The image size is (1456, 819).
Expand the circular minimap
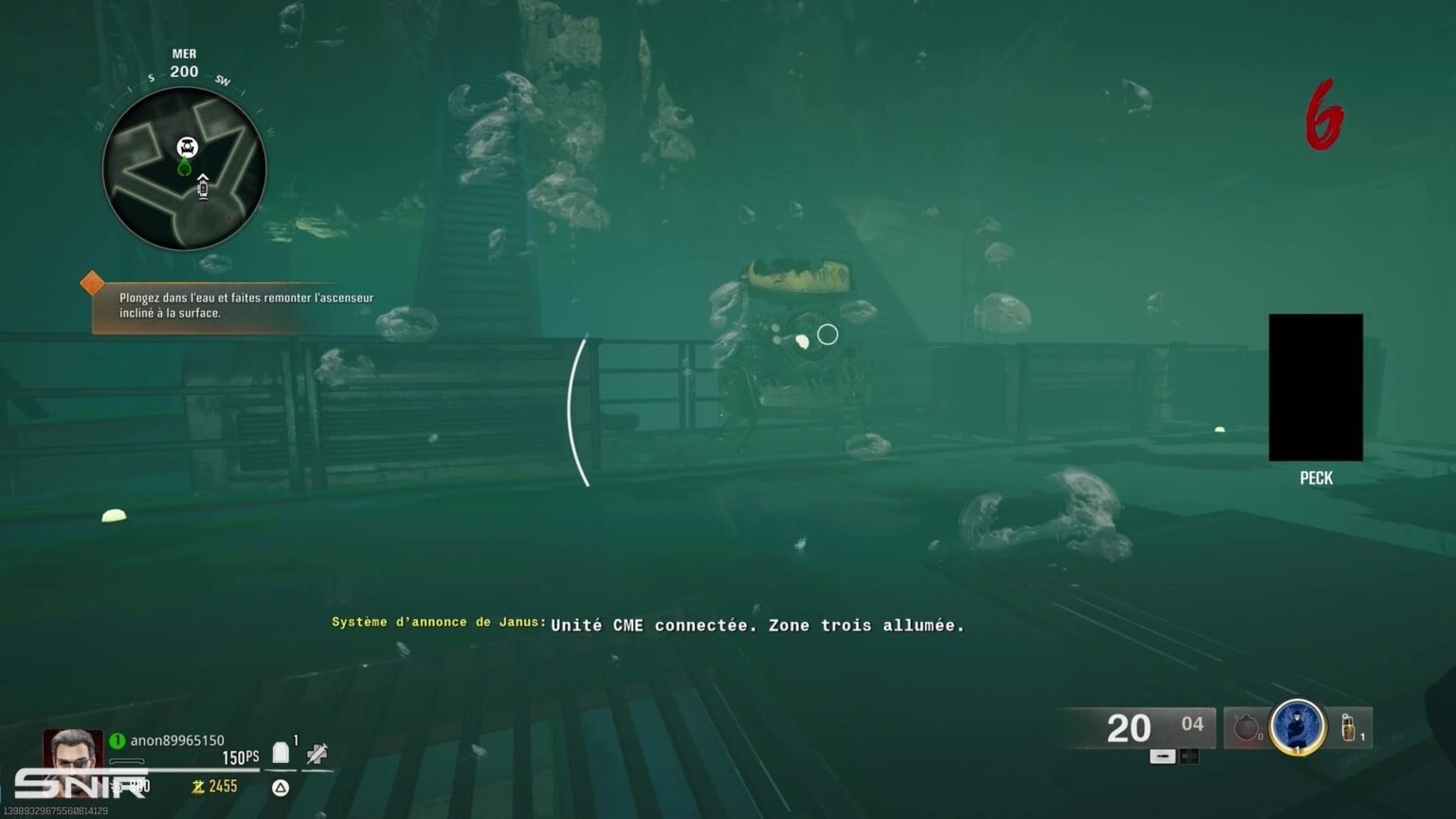point(183,169)
